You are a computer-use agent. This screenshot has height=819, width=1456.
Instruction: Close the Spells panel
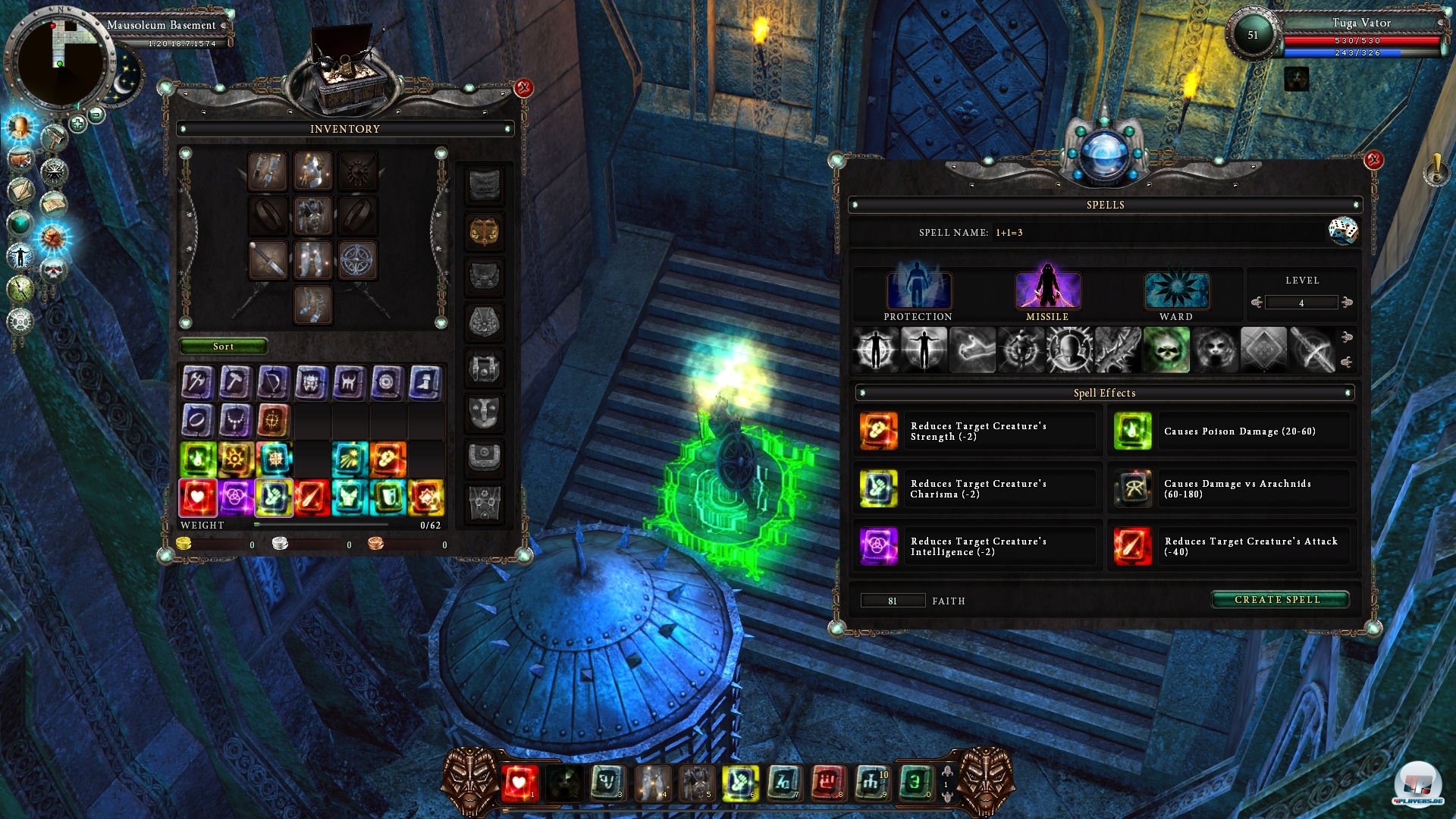pos(1373,160)
